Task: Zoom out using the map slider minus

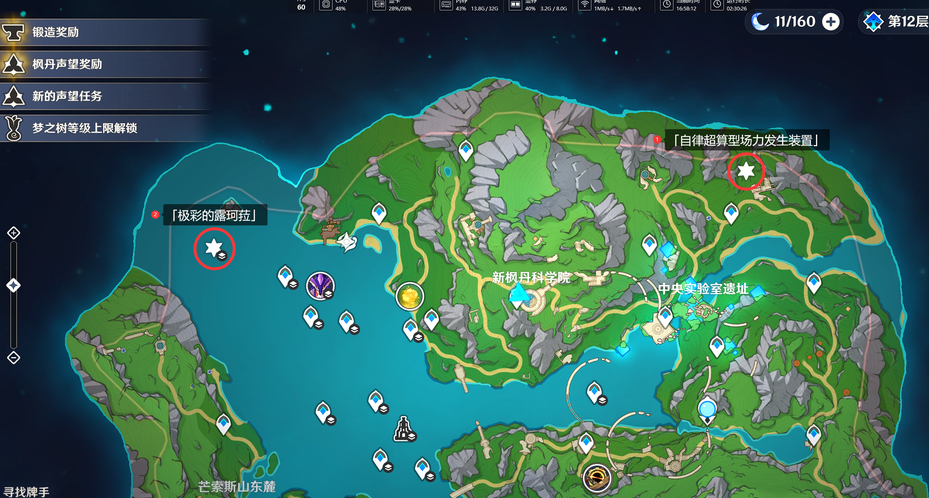Action: click(x=14, y=357)
